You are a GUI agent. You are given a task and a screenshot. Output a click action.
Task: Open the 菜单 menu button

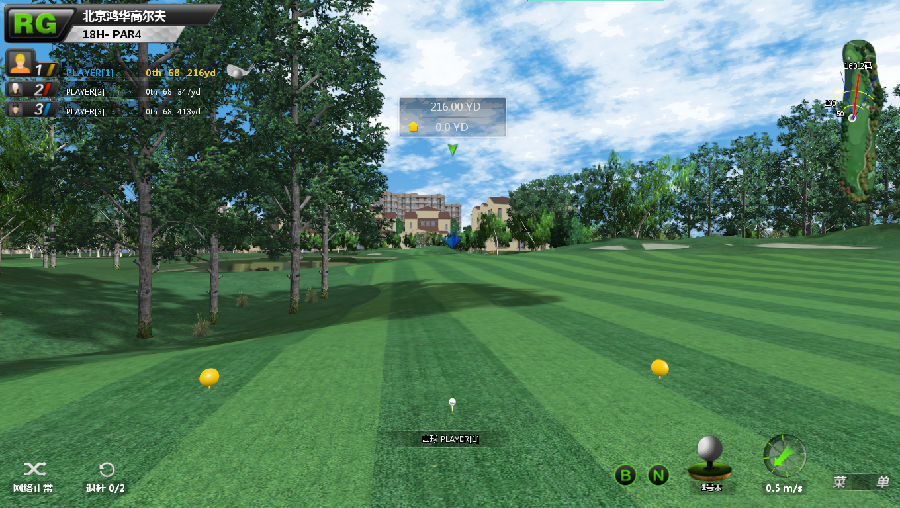click(861, 482)
